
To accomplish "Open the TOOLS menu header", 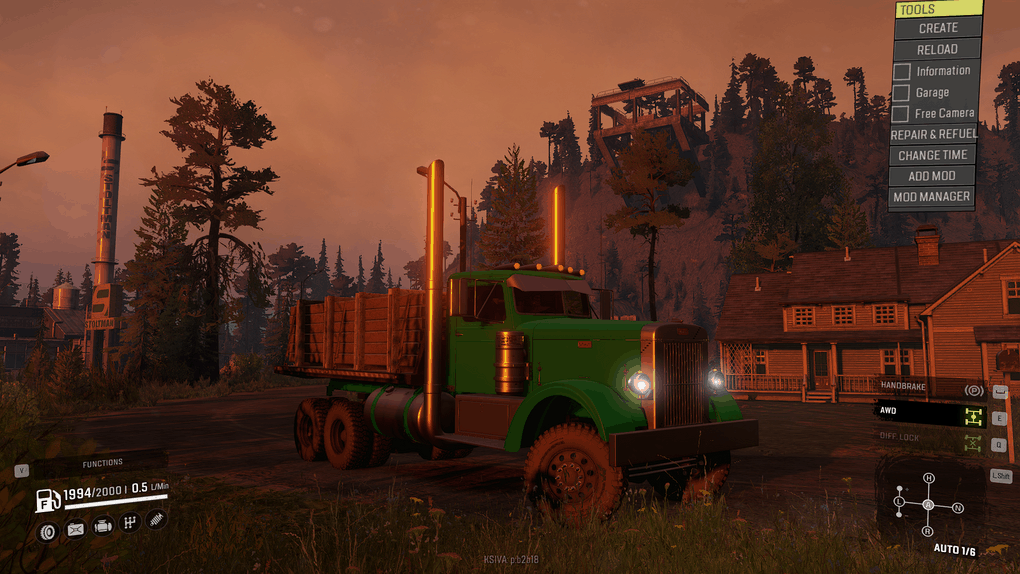I will pyautogui.click(x=937, y=9).
